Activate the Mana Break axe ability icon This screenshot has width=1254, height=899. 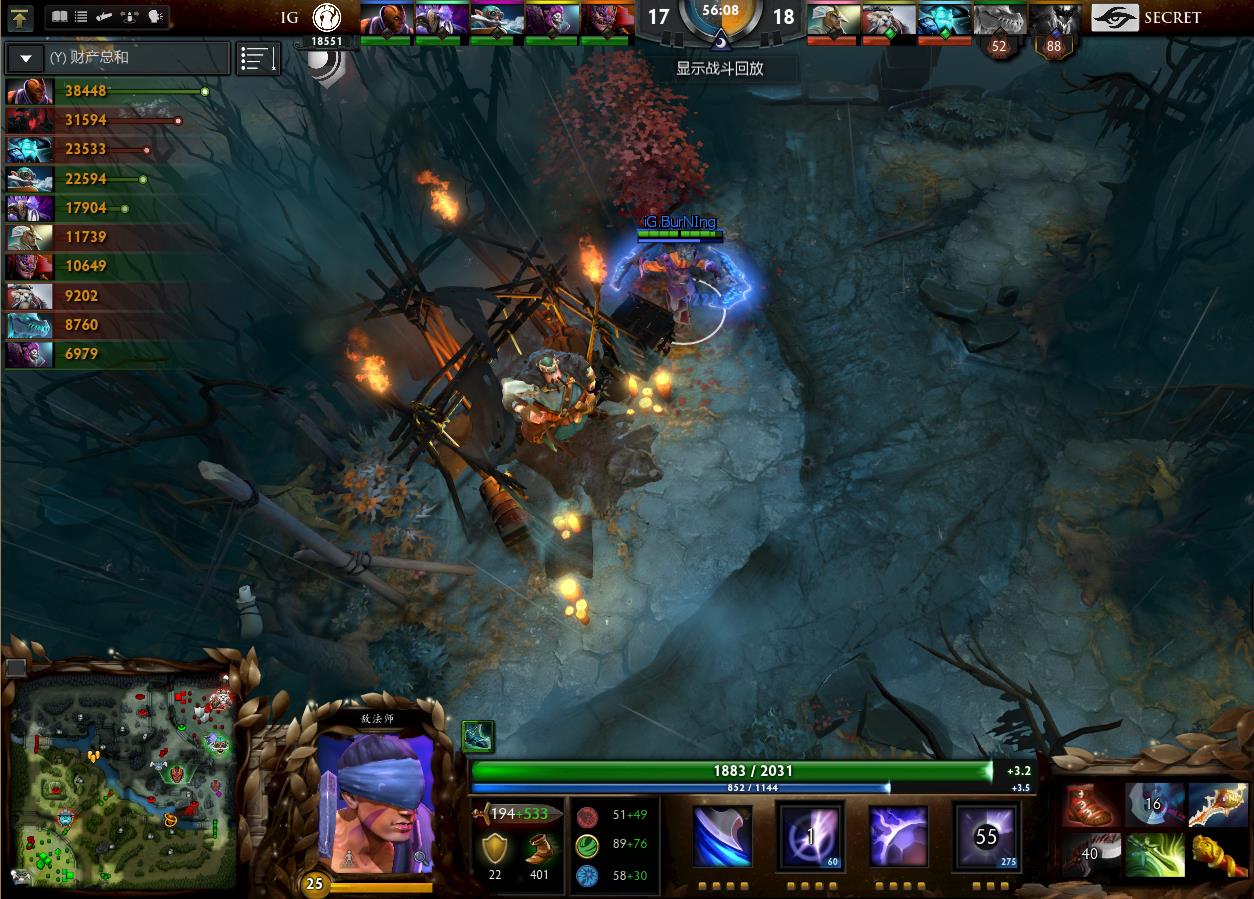tap(723, 837)
